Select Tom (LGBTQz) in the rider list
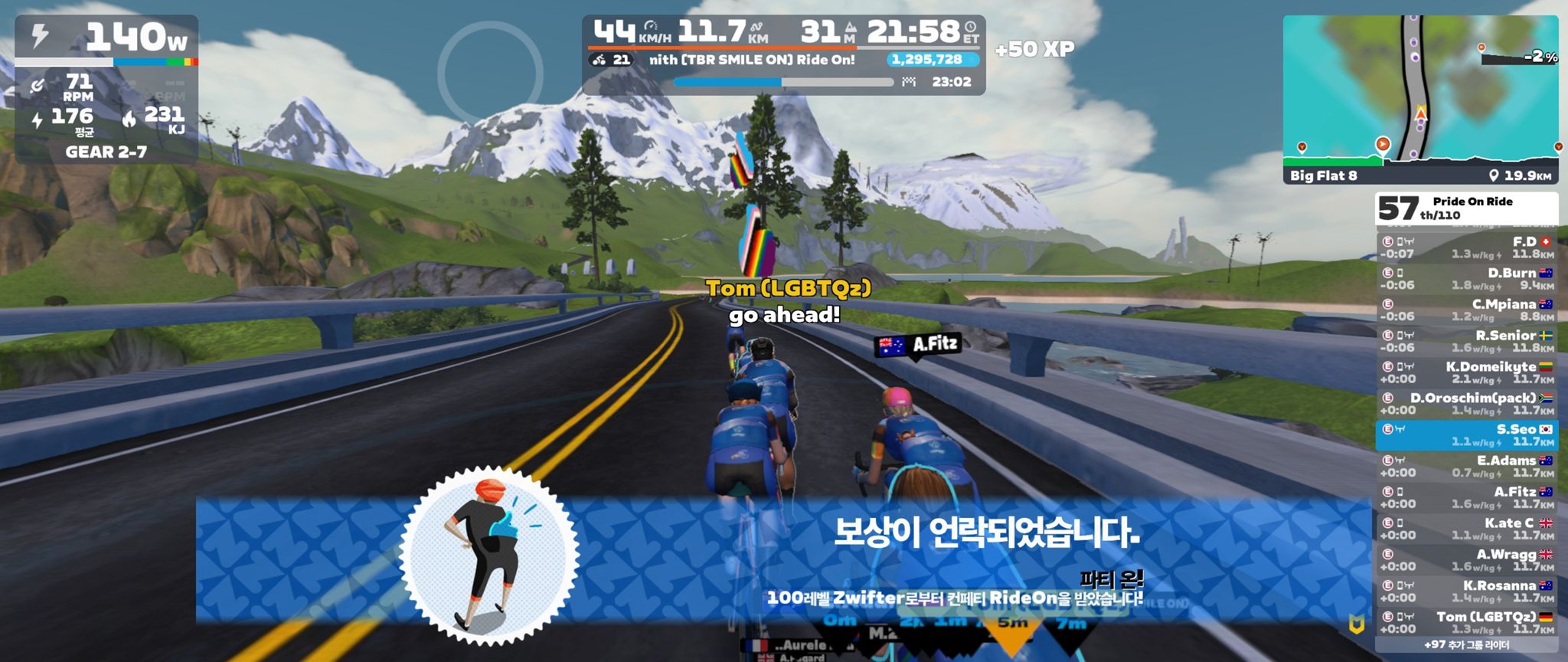Image resolution: width=1568 pixels, height=662 pixels. (x=1466, y=623)
